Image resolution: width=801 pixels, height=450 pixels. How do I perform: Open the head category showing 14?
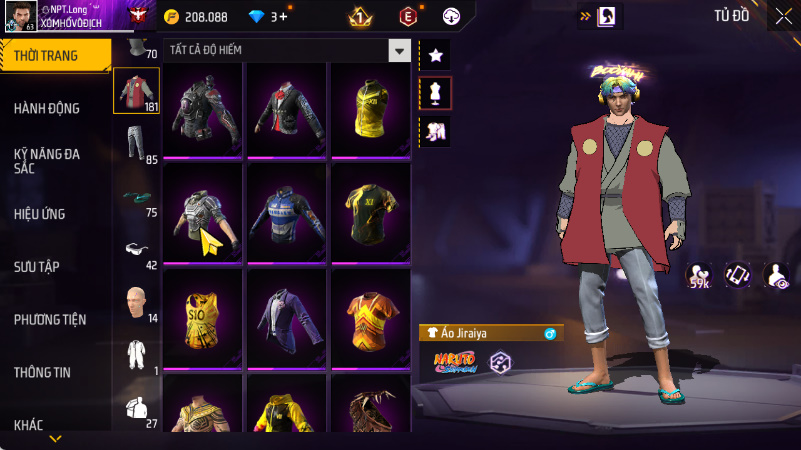pyautogui.click(x=137, y=304)
